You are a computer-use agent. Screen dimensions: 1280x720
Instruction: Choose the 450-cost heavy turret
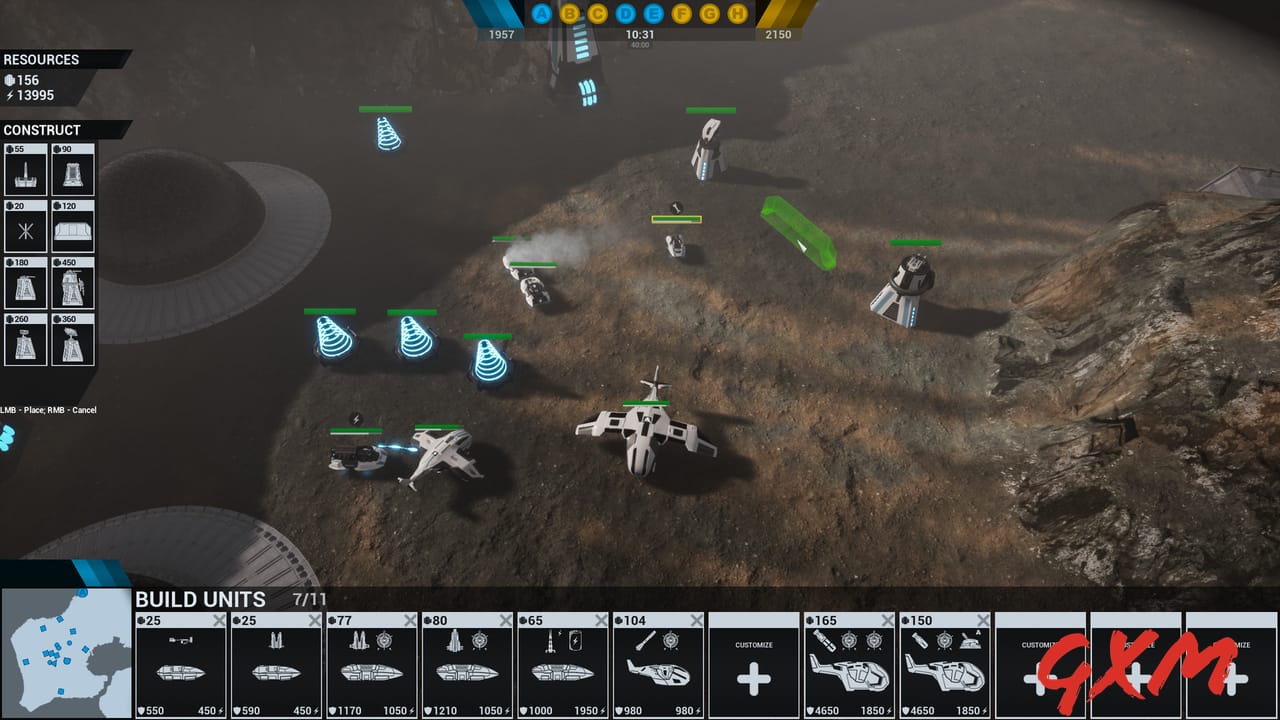coord(73,283)
